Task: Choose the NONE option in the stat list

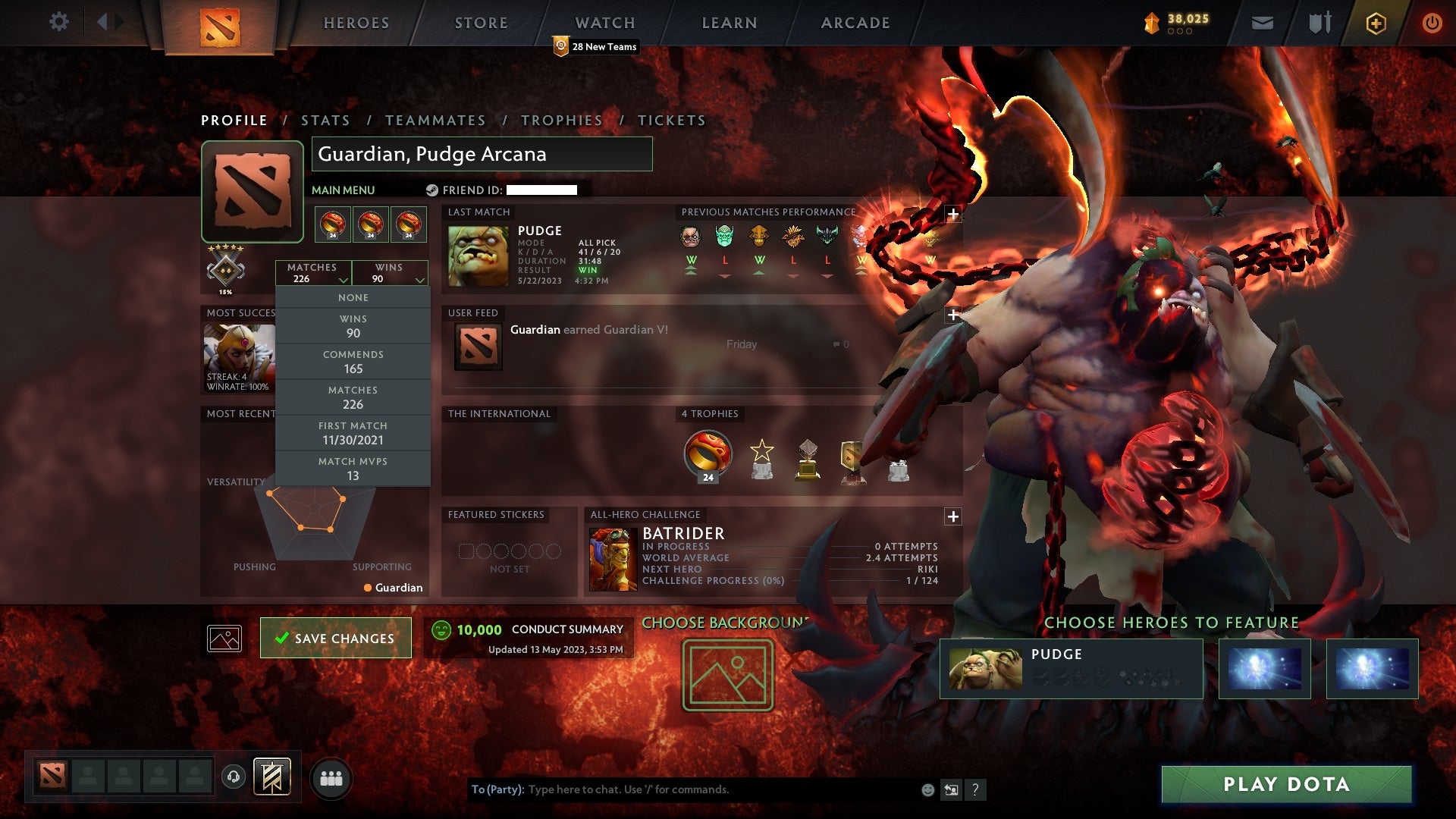Action: click(x=353, y=297)
